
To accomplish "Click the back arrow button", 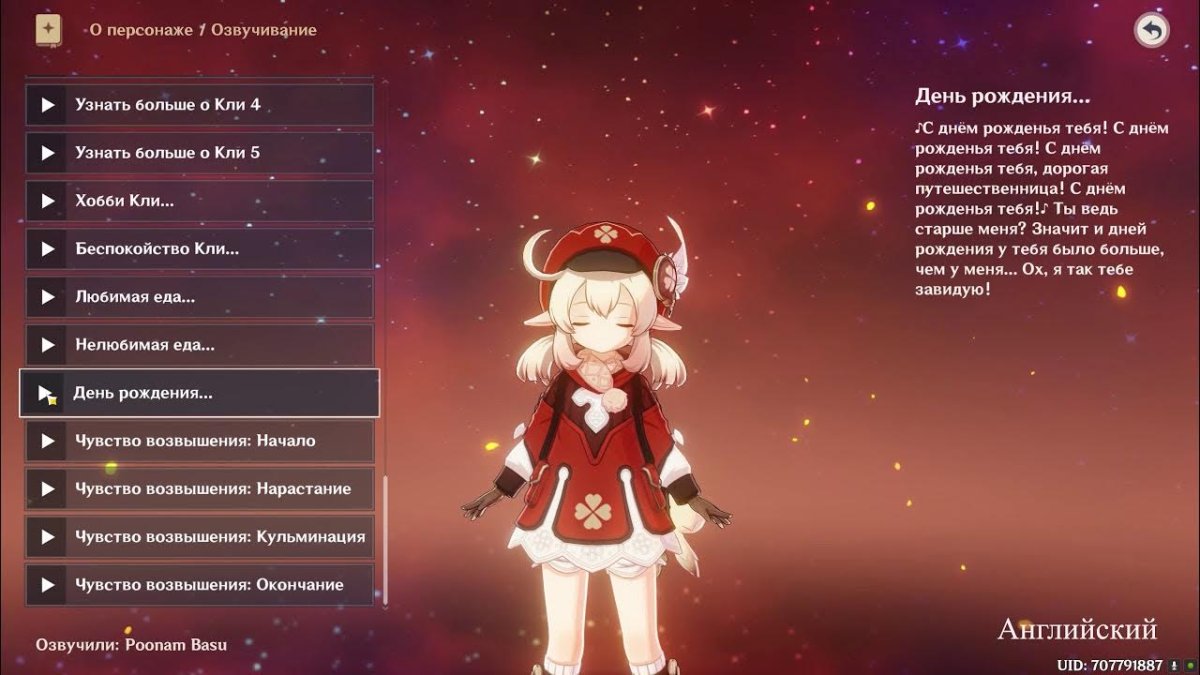I will [1152, 31].
